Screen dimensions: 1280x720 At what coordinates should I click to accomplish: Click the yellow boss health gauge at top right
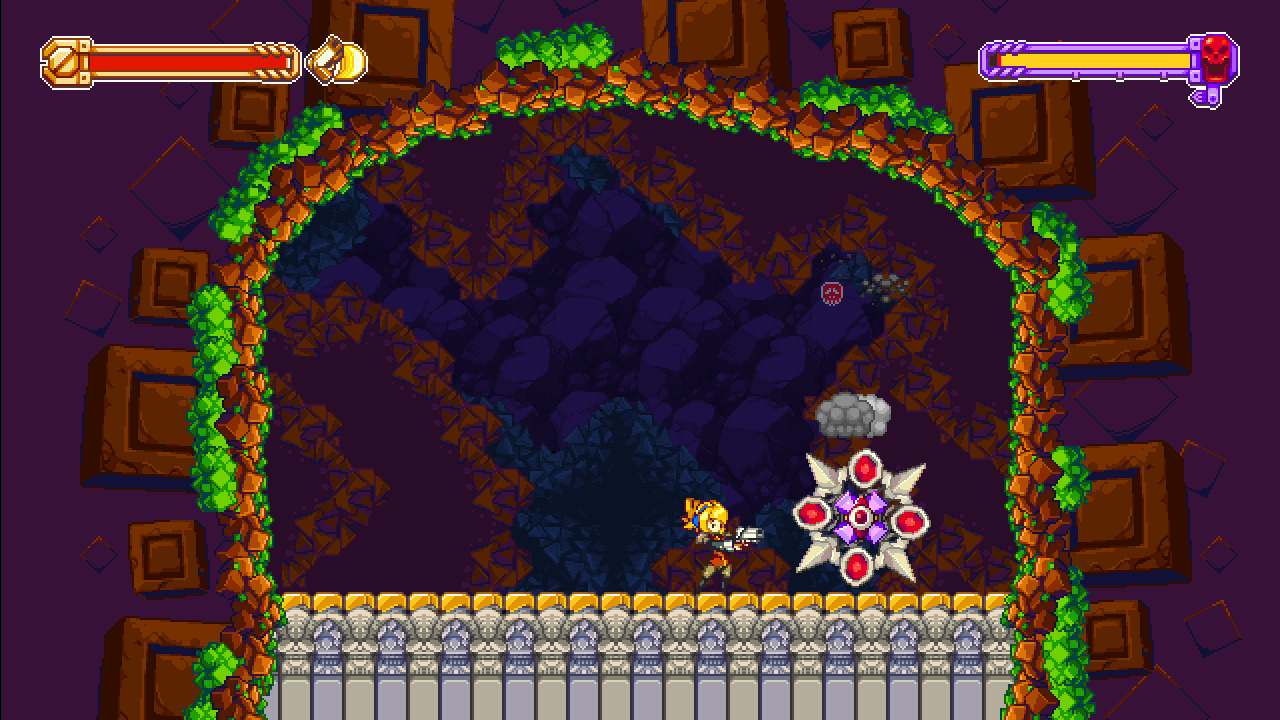coord(1090,62)
